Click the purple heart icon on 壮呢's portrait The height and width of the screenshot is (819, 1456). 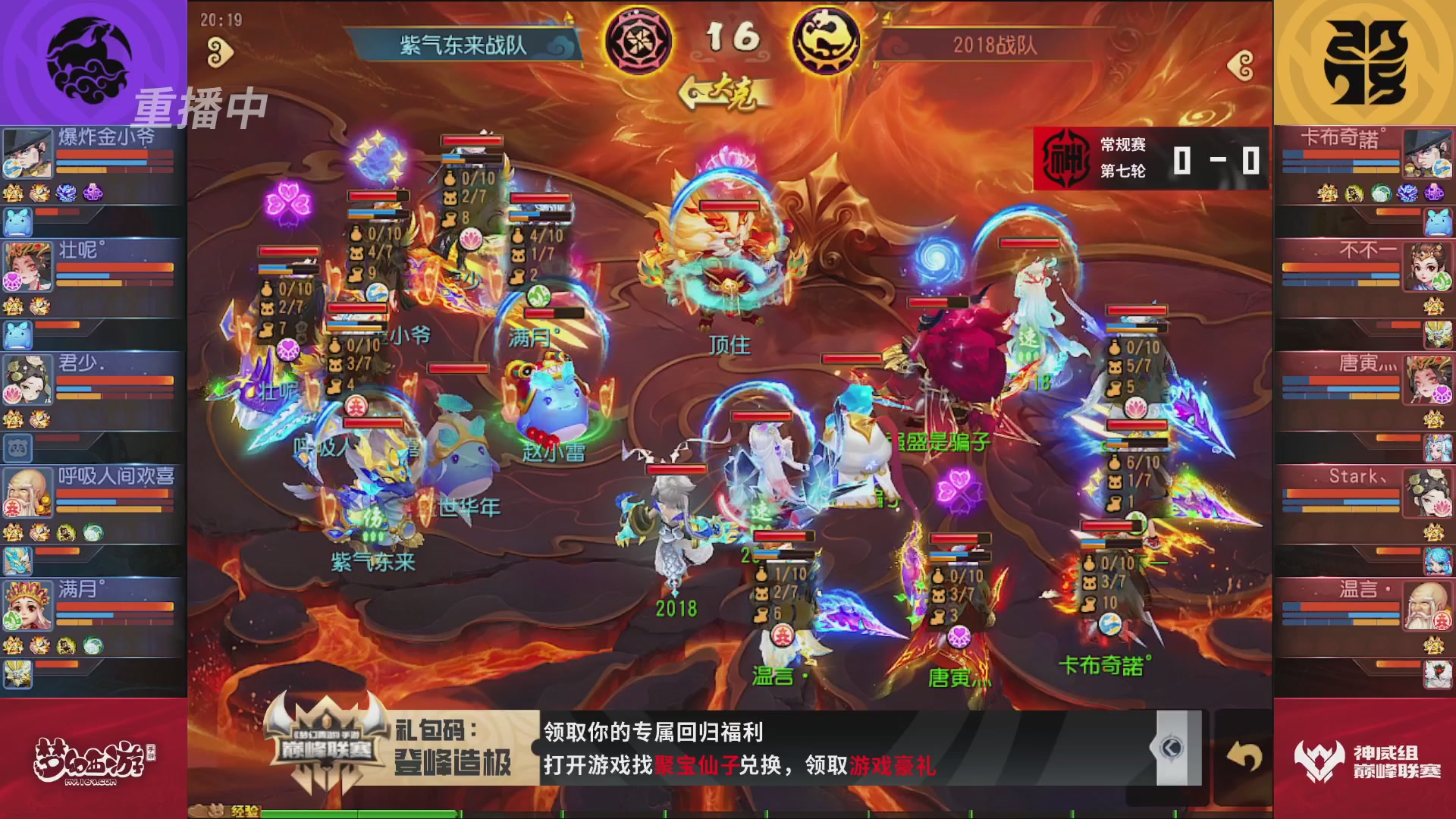click(11, 281)
